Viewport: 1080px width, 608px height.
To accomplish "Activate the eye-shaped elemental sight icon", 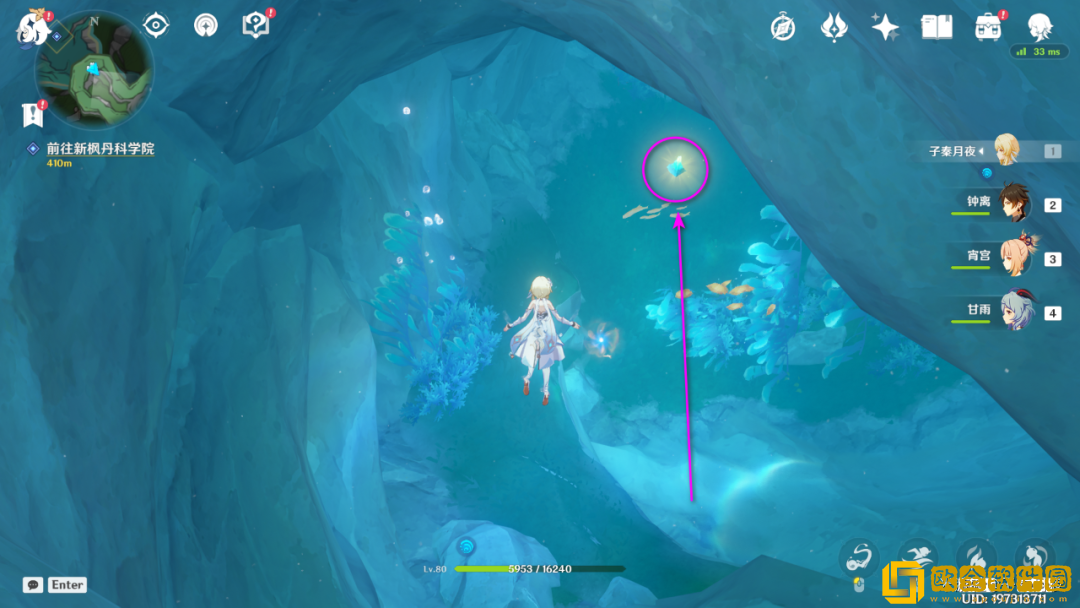I will point(155,25).
